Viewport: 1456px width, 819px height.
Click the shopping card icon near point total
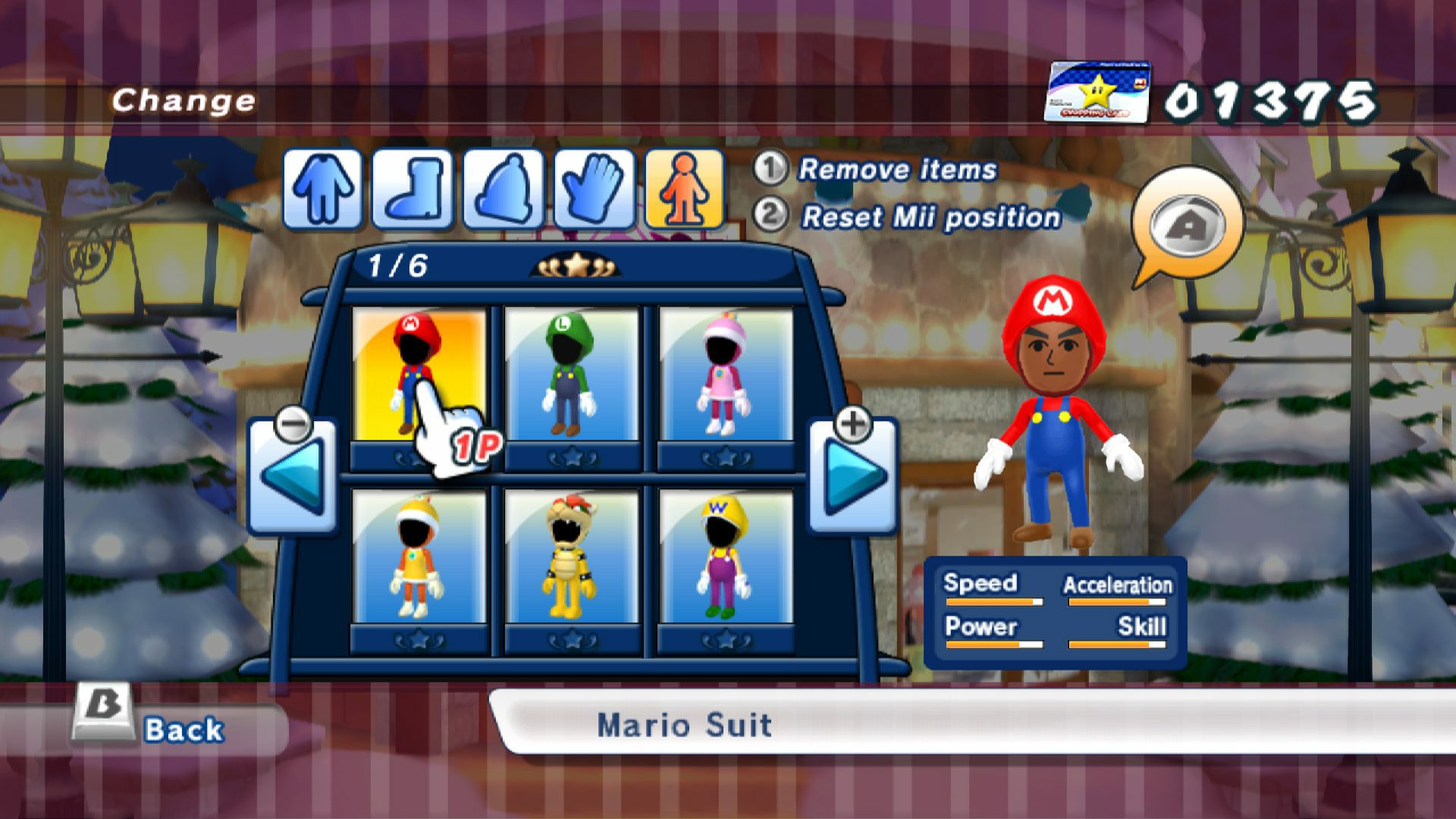(1097, 93)
